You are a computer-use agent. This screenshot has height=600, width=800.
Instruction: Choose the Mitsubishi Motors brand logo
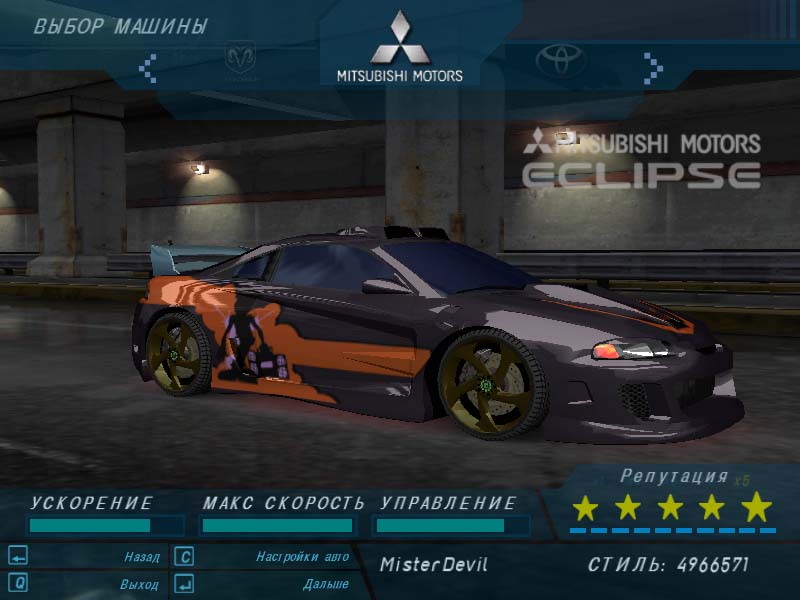(400, 48)
